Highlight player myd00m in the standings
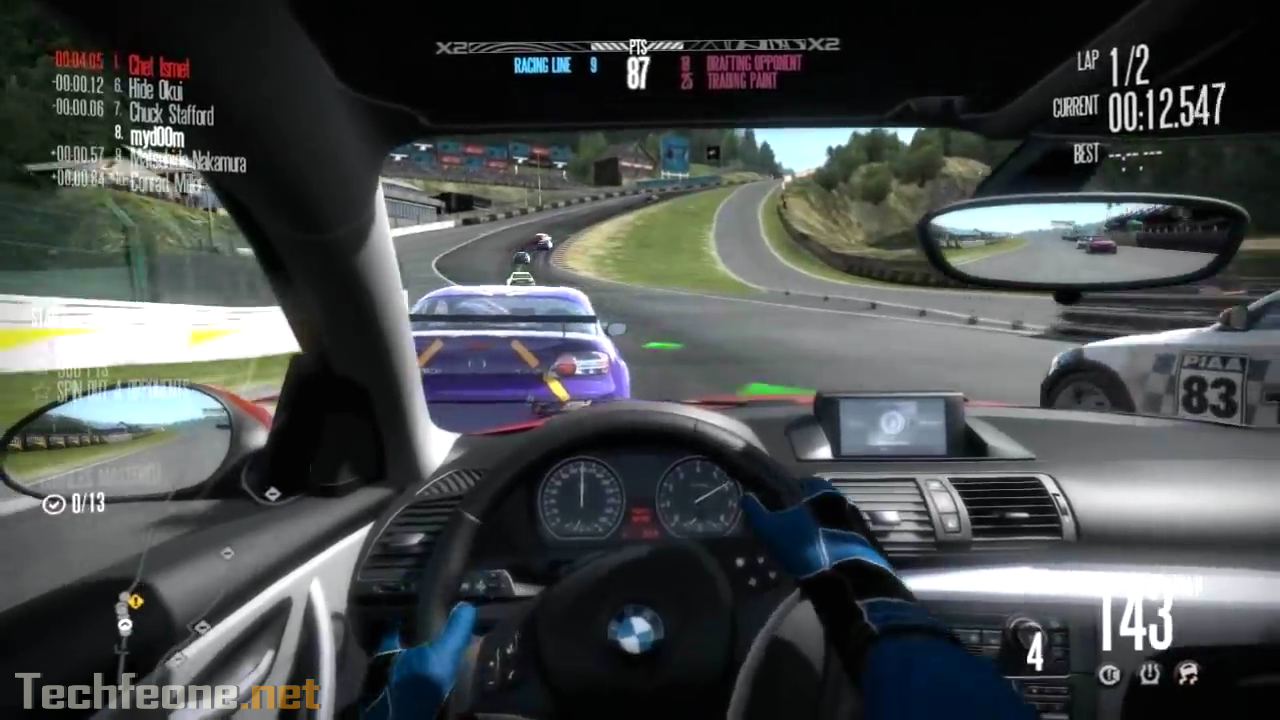1280x720 pixels. click(156, 137)
